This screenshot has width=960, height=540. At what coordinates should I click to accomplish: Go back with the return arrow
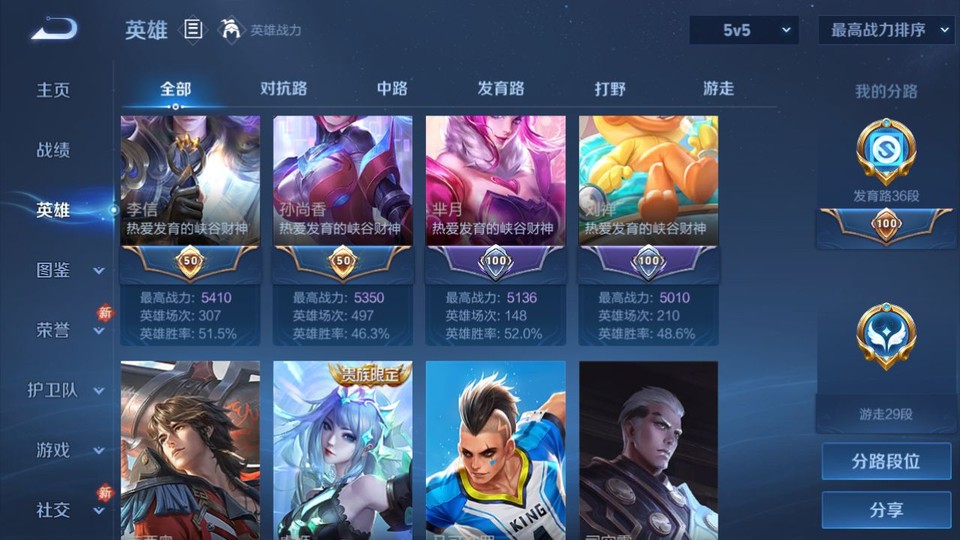click(x=53, y=29)
